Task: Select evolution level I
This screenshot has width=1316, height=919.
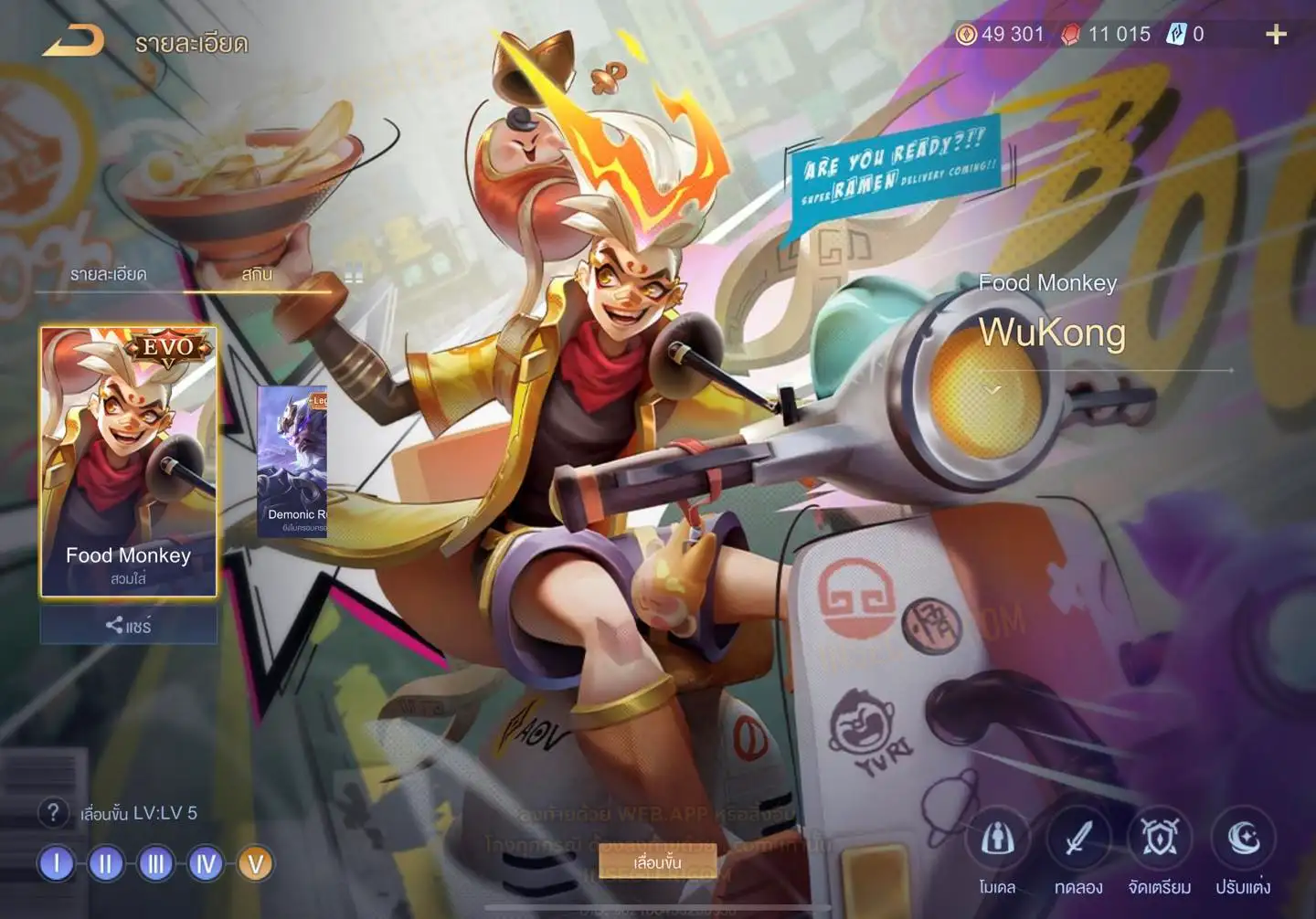Action: pos(57,863)
